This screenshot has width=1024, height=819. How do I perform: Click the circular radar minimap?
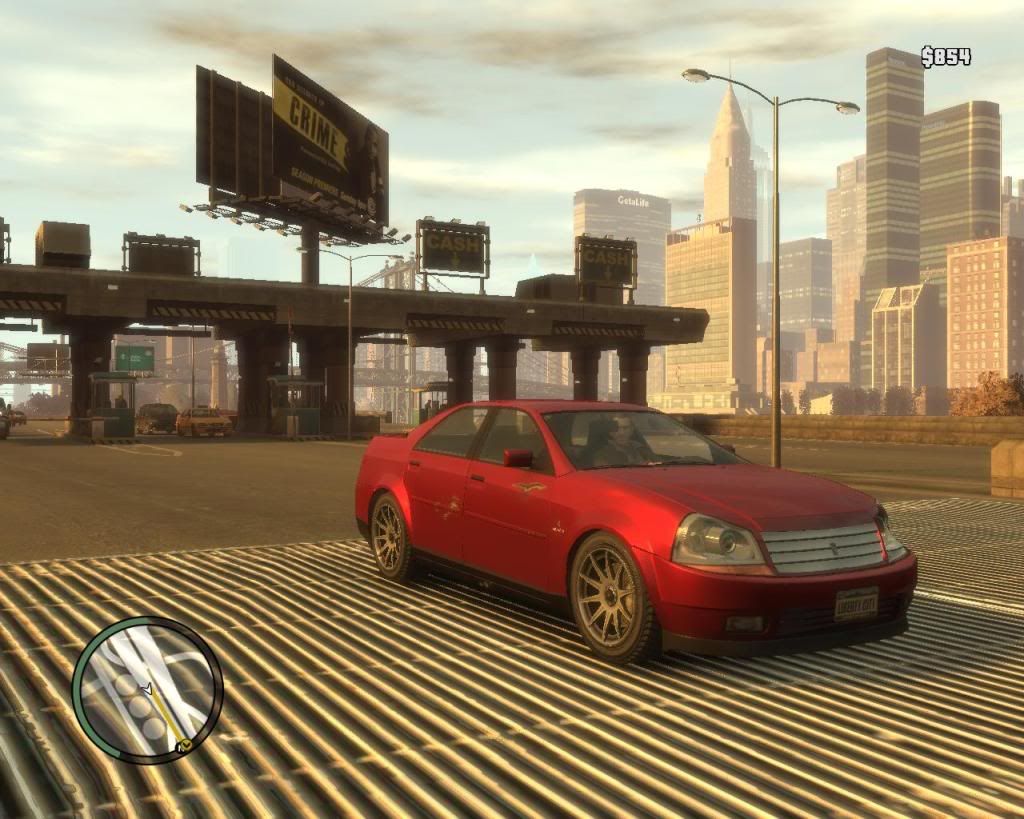coord(147,690)
